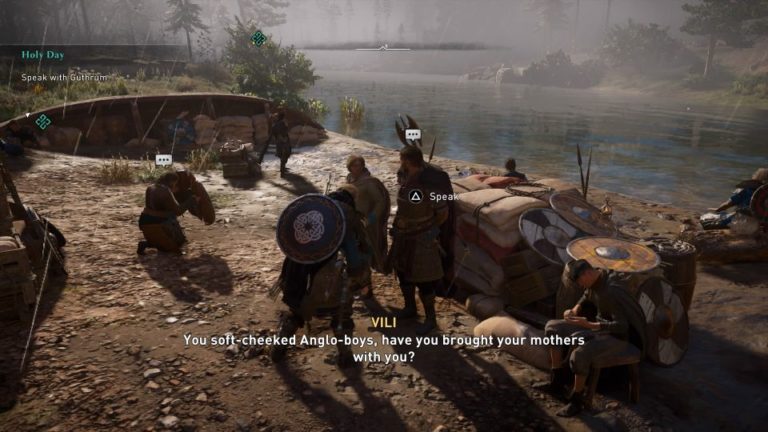
Task: Click the speech bubble over the kneeling man
Action: (x=164, y=160)
